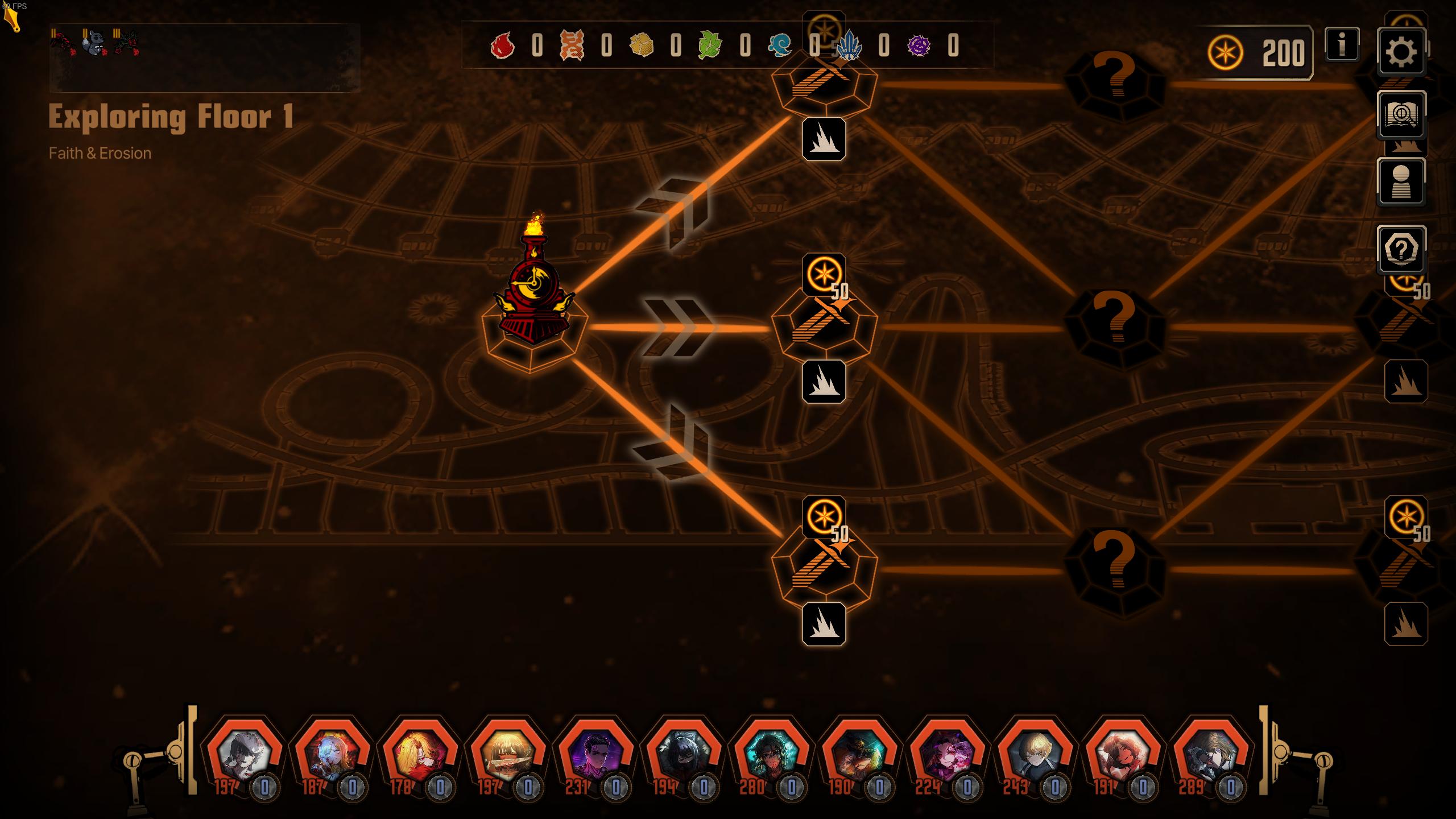Click the 200 cost currency counter
This screenshot has width=1456, height=819.
[x=1259, y=53]
